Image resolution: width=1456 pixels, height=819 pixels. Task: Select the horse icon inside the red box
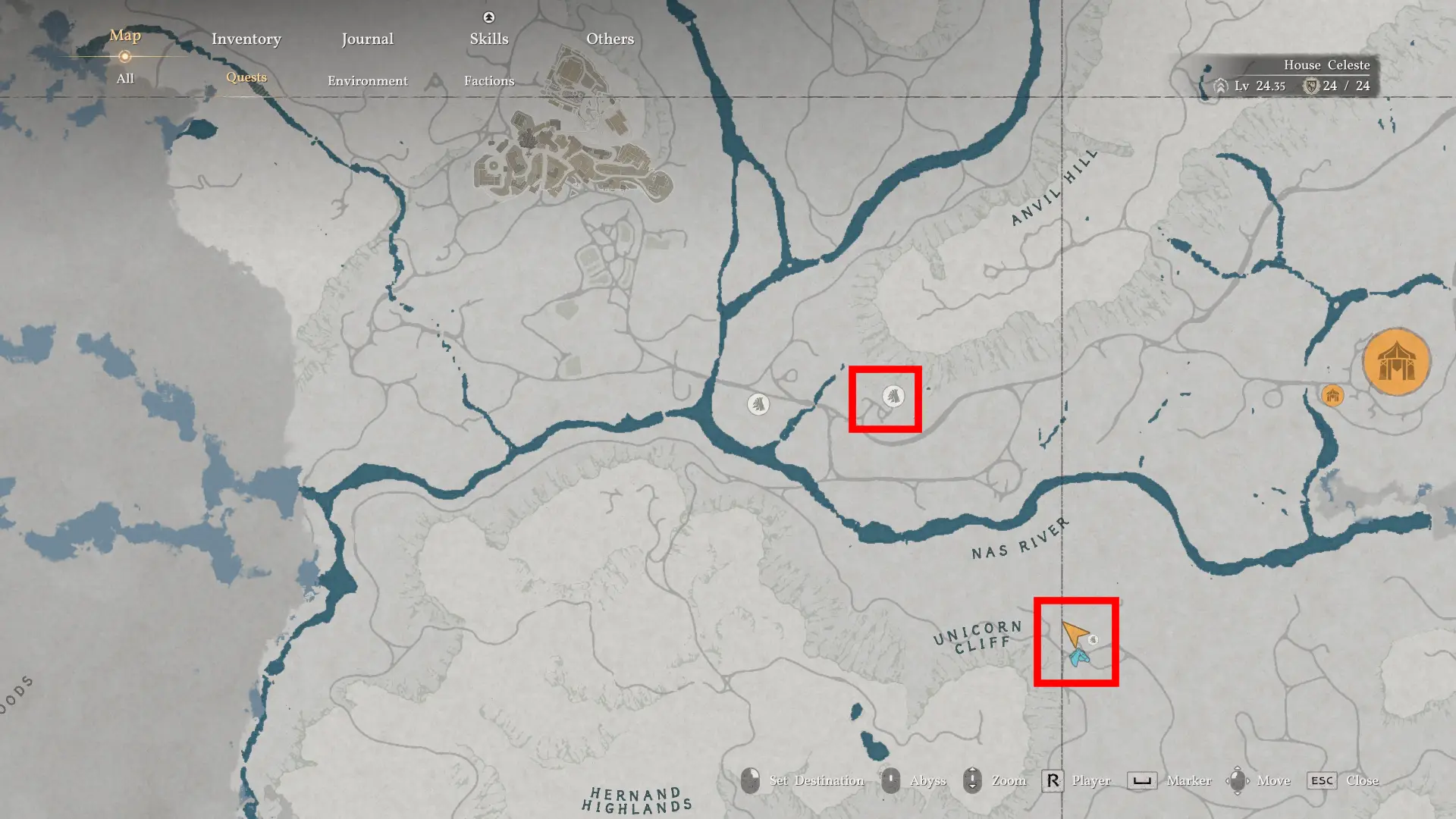[x=895, y=394]
